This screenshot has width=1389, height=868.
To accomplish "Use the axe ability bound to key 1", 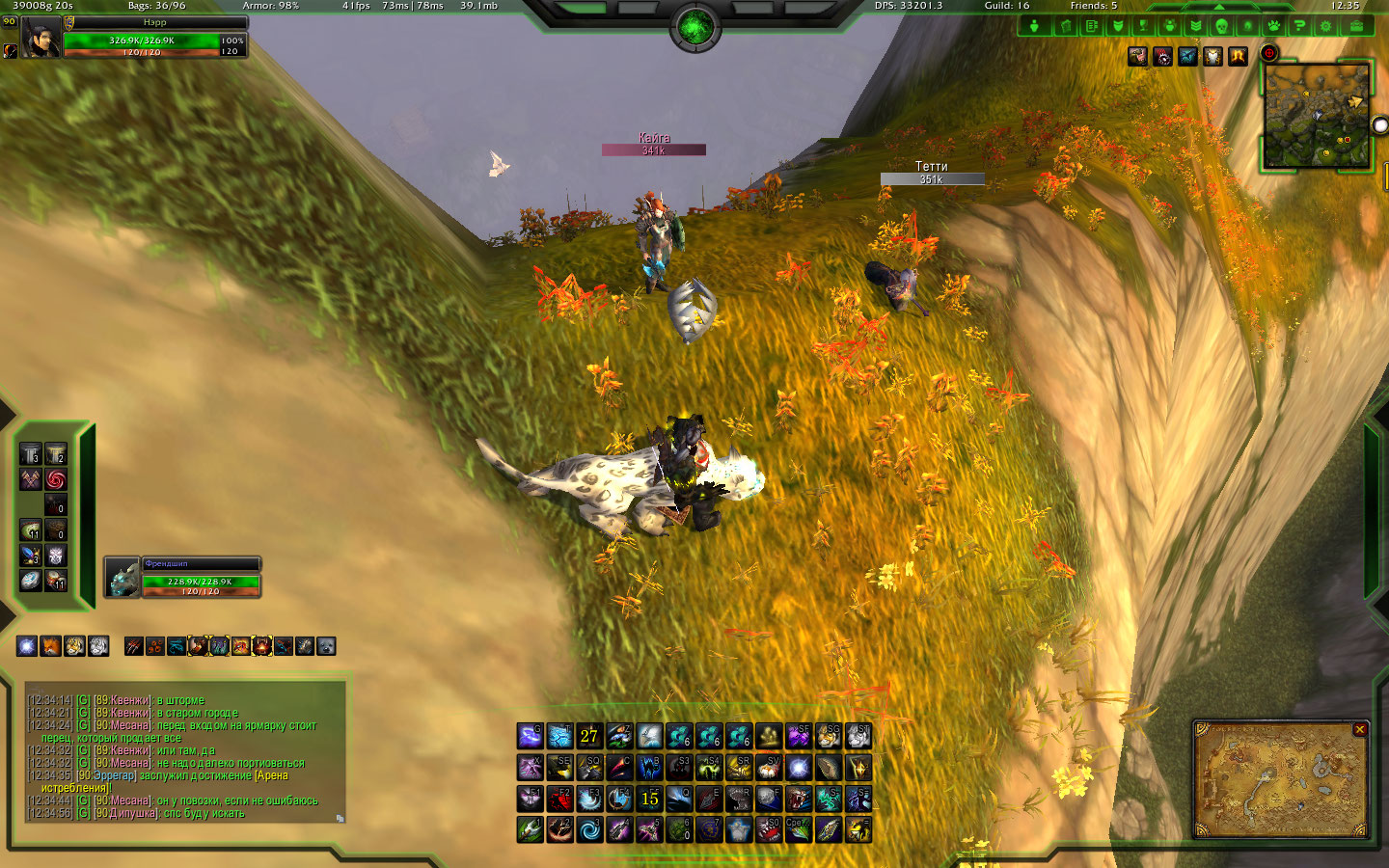I will click(530, 829).
